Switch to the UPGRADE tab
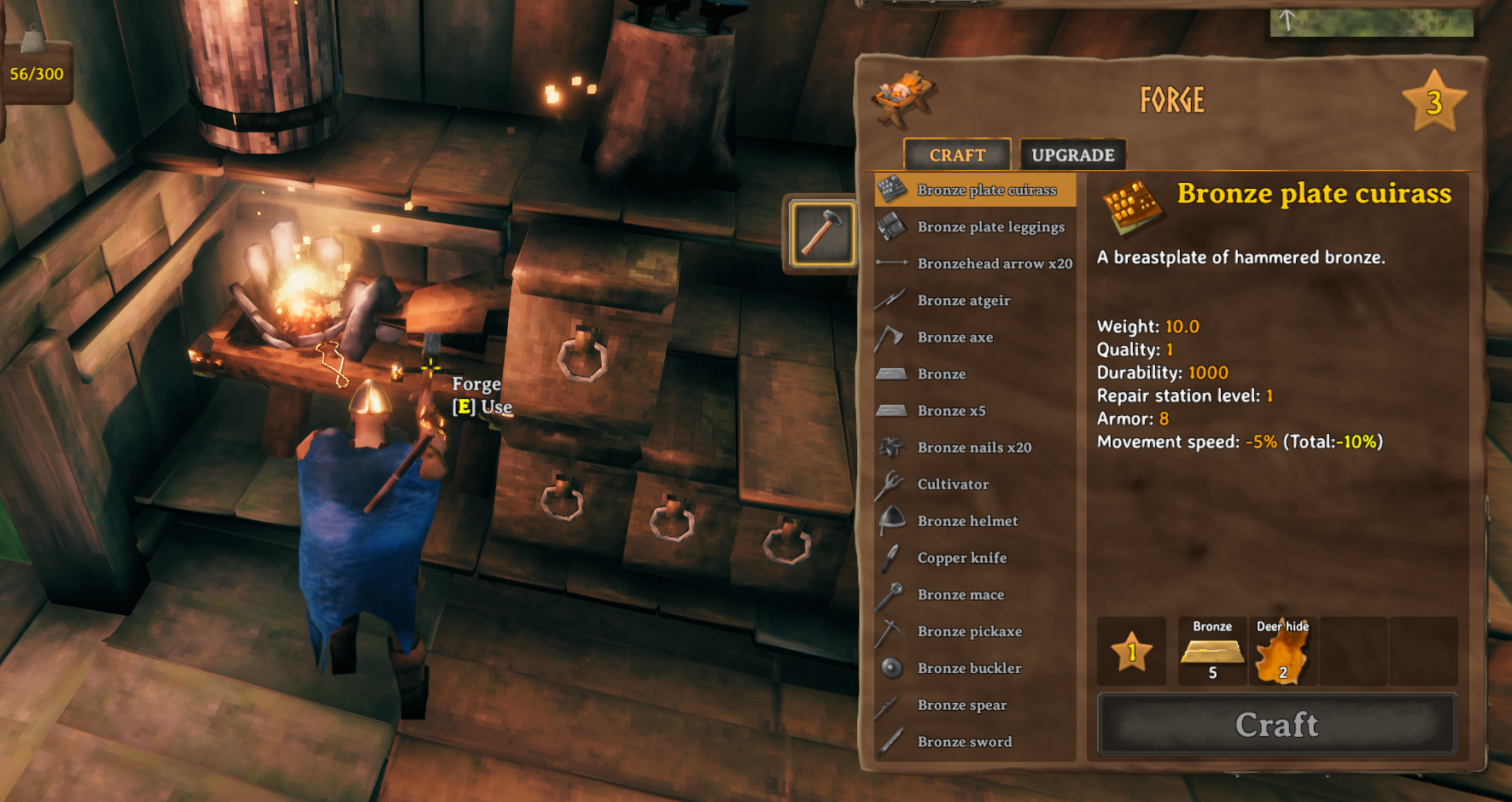1512x802 pixels. (1072, 155)
